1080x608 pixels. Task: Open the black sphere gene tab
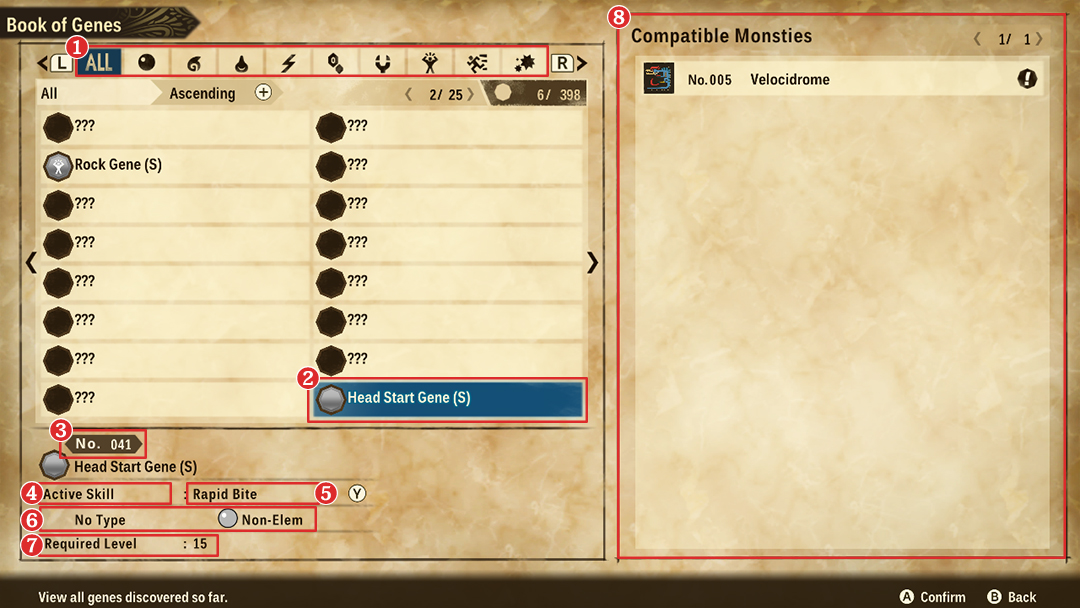tap(147, 63)
